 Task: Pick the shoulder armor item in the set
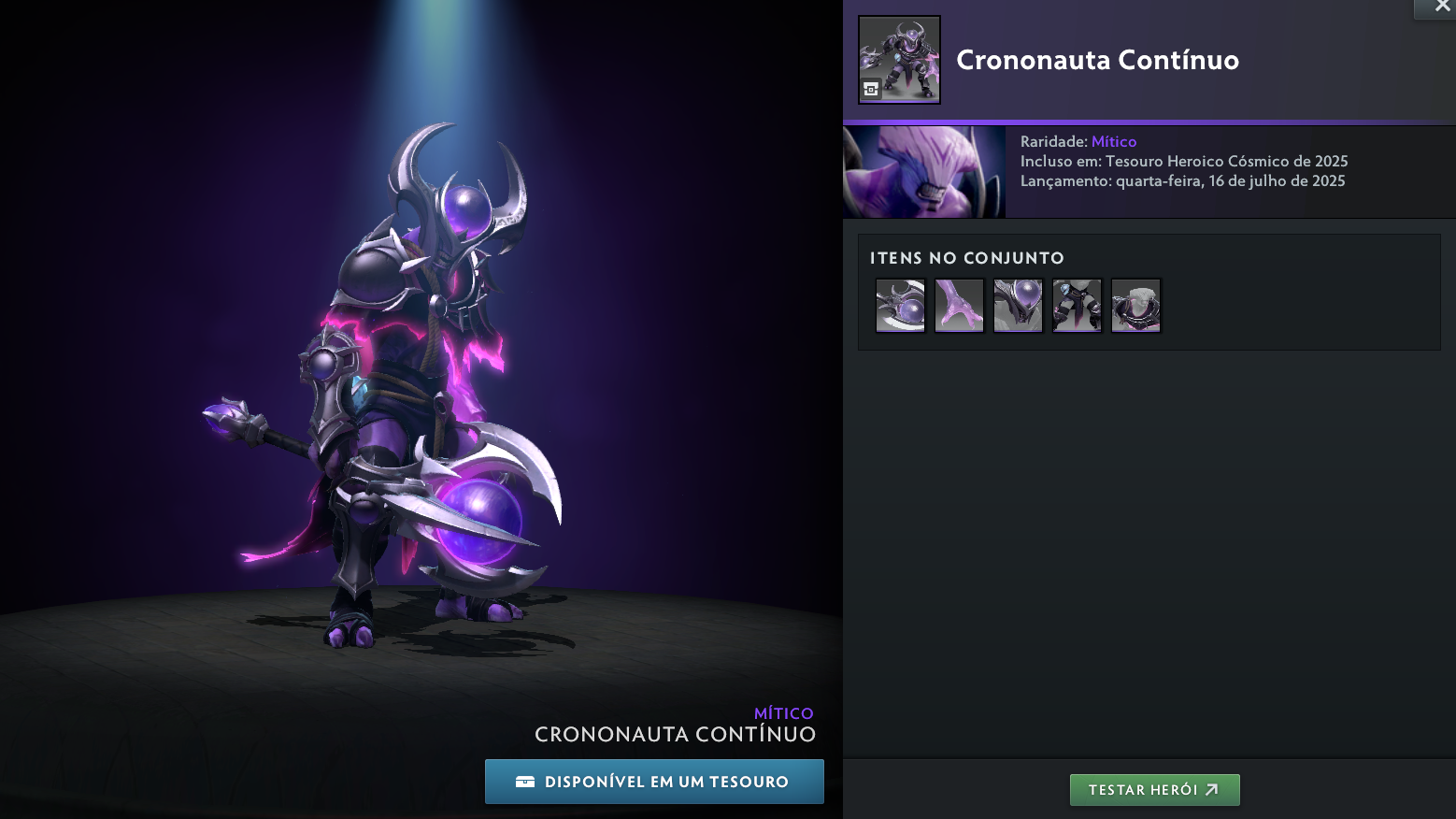tap(1135, 306)
